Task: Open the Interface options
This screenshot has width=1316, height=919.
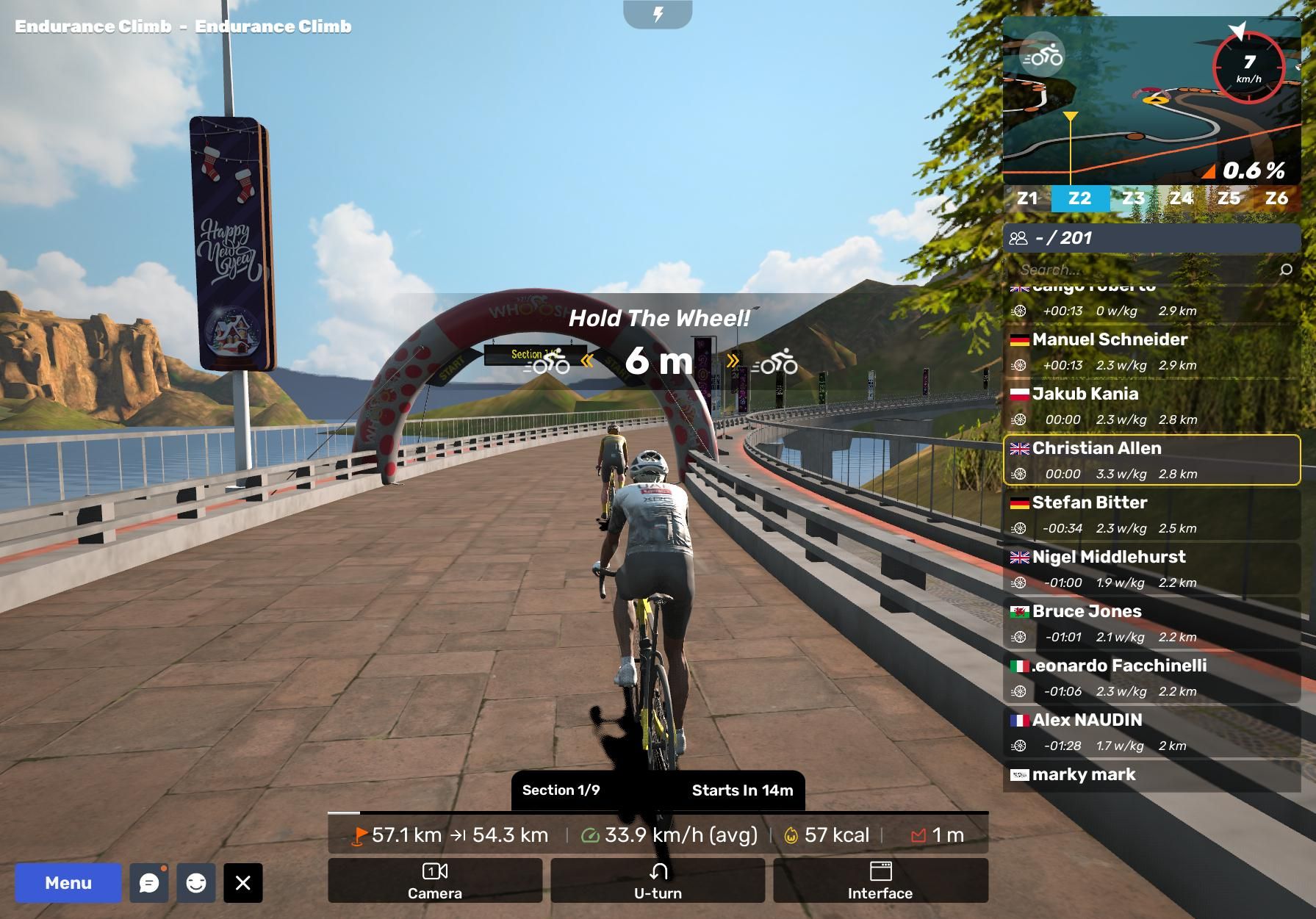Action: (880, 880)
